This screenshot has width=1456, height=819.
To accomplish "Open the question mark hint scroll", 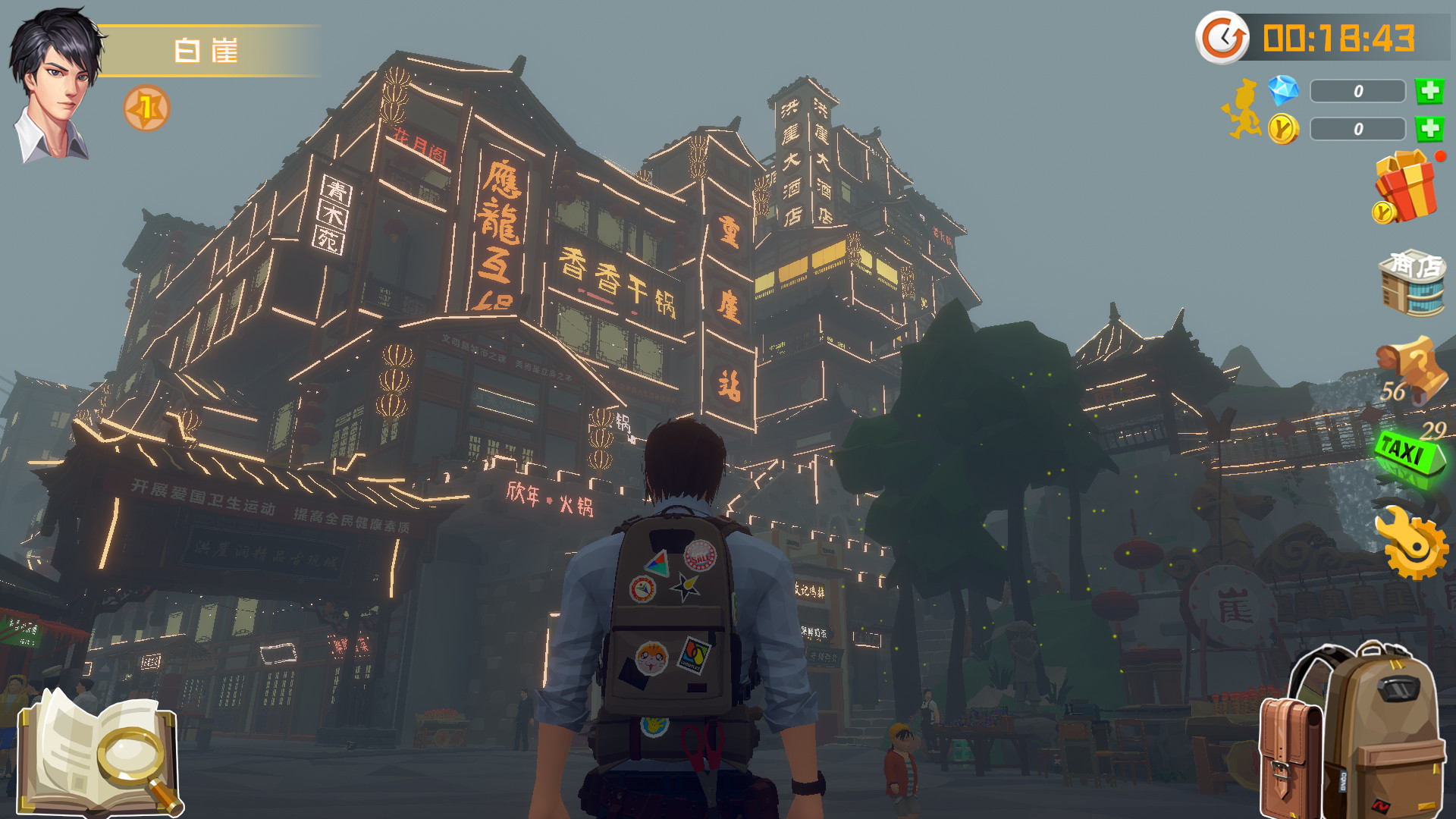I will pos(1412,369).
